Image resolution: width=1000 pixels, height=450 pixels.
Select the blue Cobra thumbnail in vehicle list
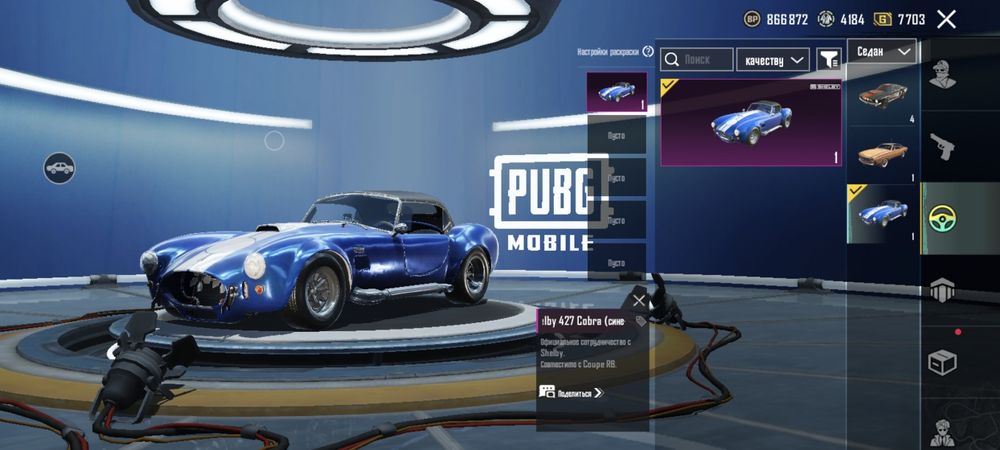(x=882, y=213)
